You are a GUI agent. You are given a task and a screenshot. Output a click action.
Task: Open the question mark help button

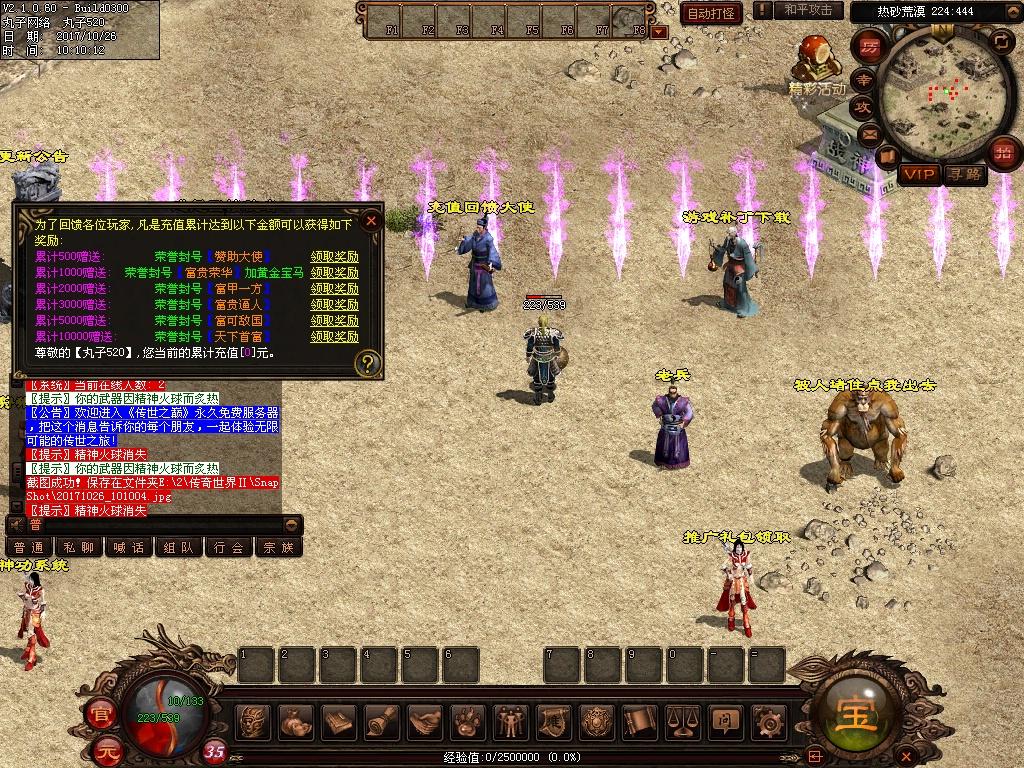point(368,362)
